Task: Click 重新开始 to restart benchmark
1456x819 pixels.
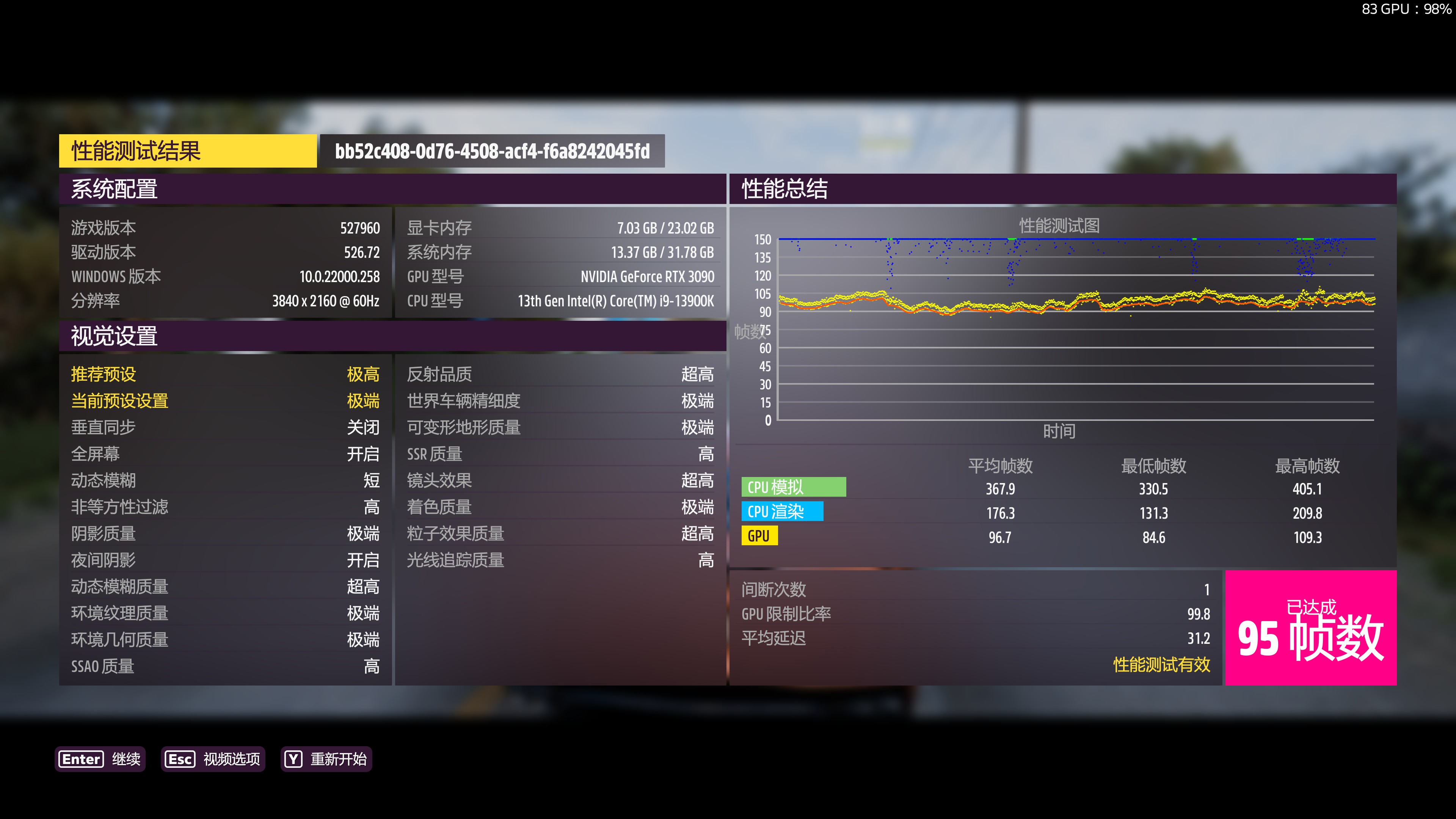Action: (339, 759)
